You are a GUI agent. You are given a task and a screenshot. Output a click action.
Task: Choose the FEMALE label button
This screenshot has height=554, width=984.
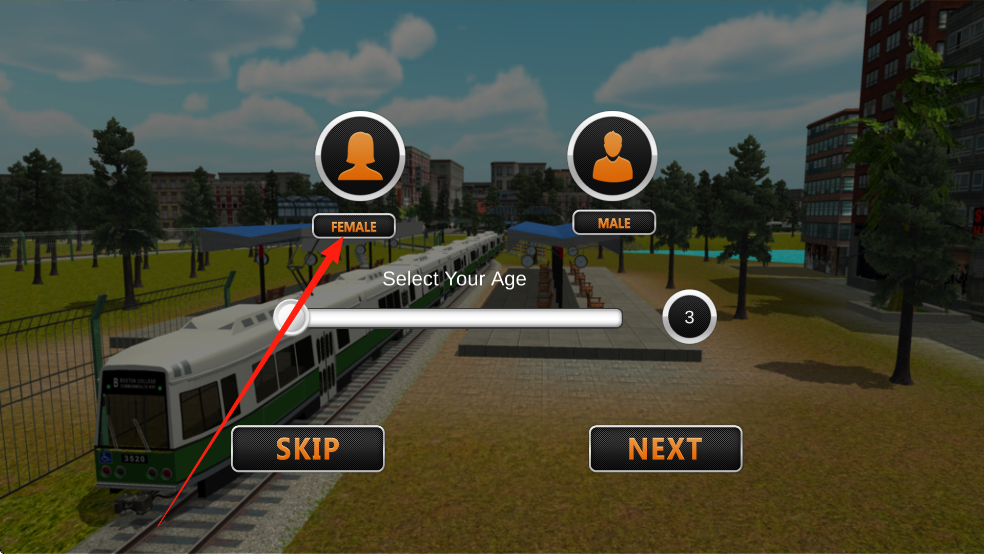pyautogui.click(x=354, y=227)
